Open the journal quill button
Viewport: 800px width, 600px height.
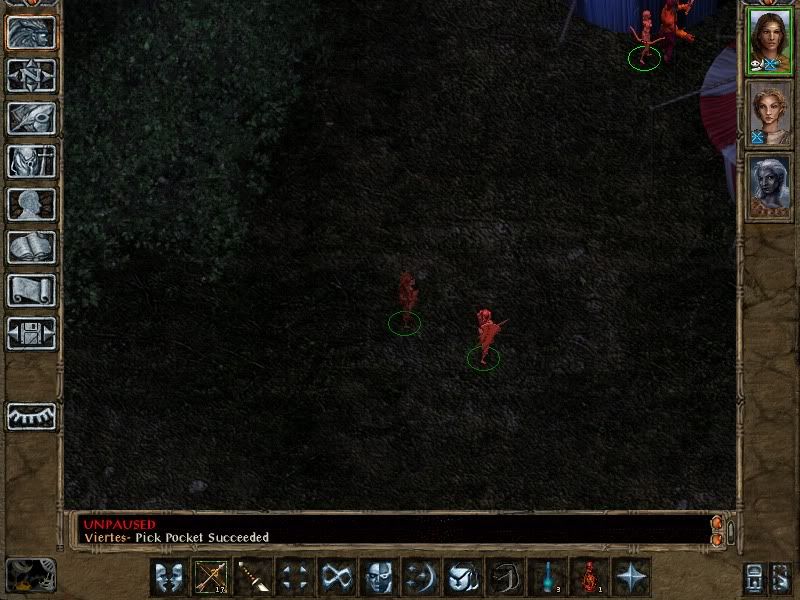tap(31, 118)
